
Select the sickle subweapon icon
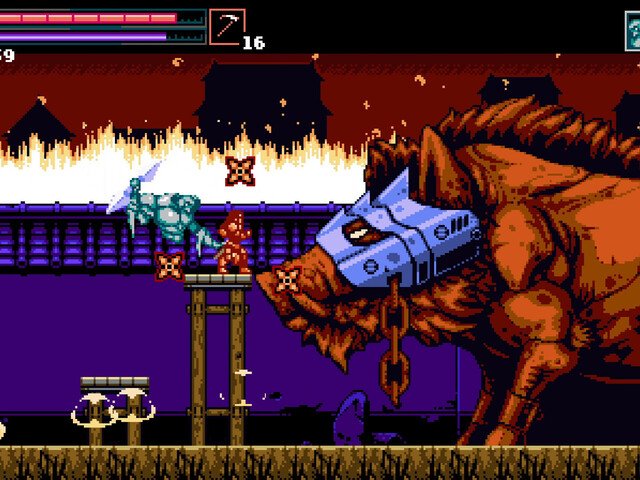(x=227, y=27)
